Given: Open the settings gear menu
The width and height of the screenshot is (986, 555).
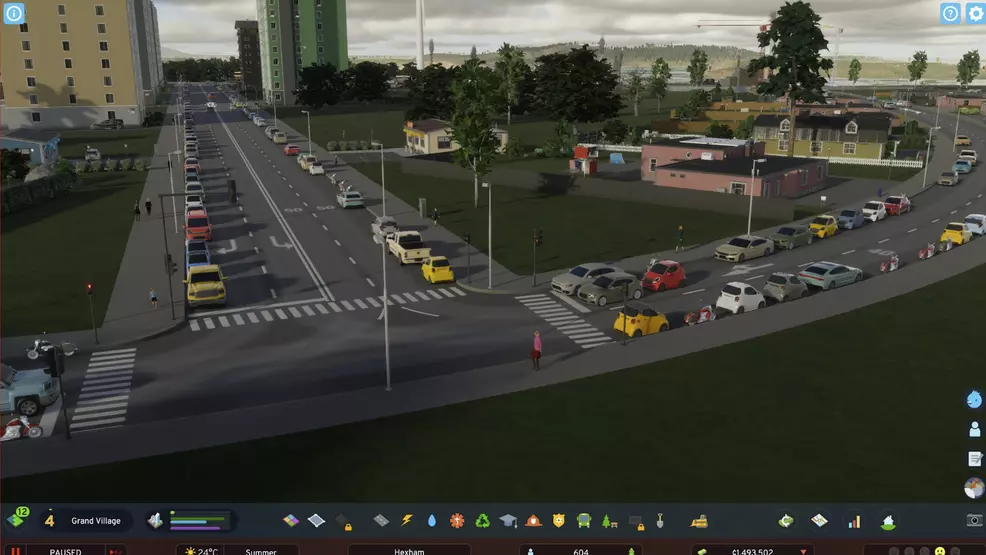Looking at the screenshot, I should pos(975,13).
